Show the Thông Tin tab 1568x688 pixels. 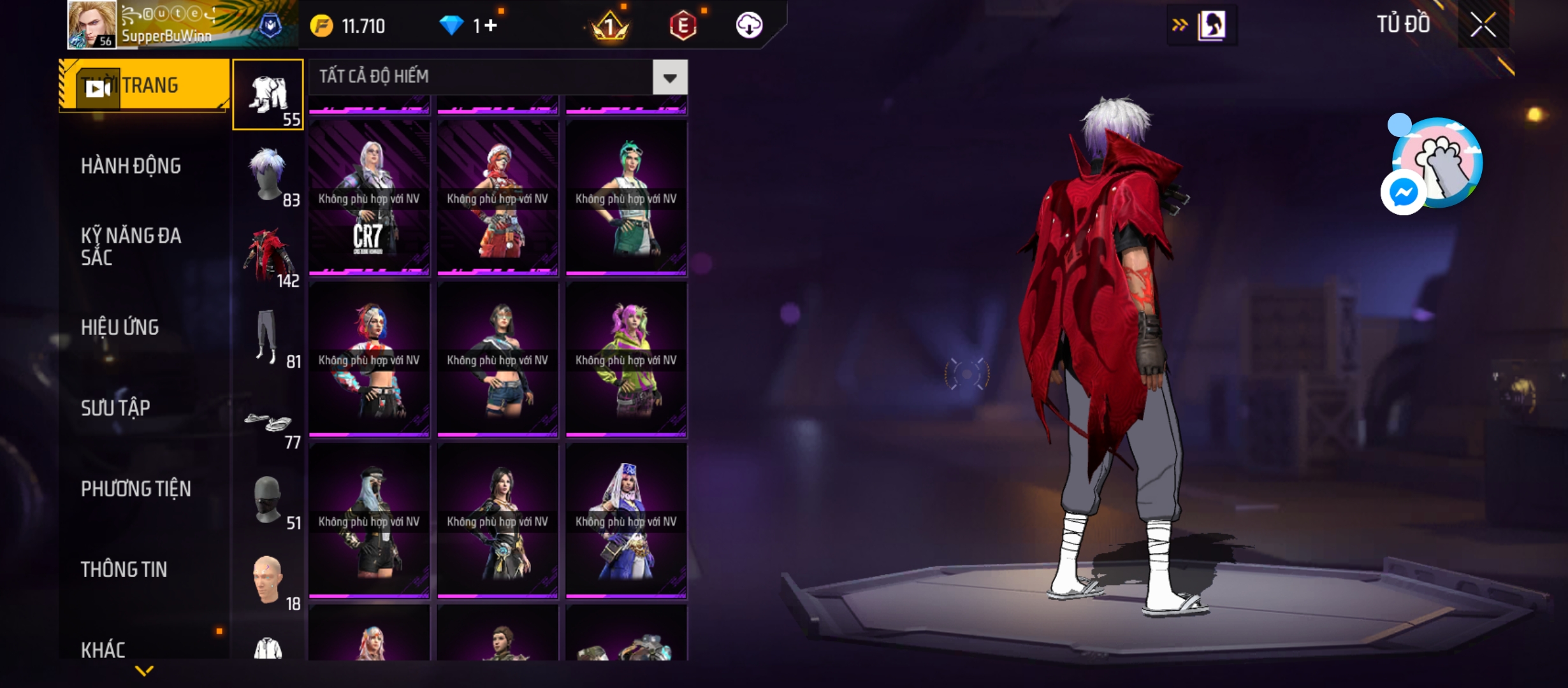point(124,570)
